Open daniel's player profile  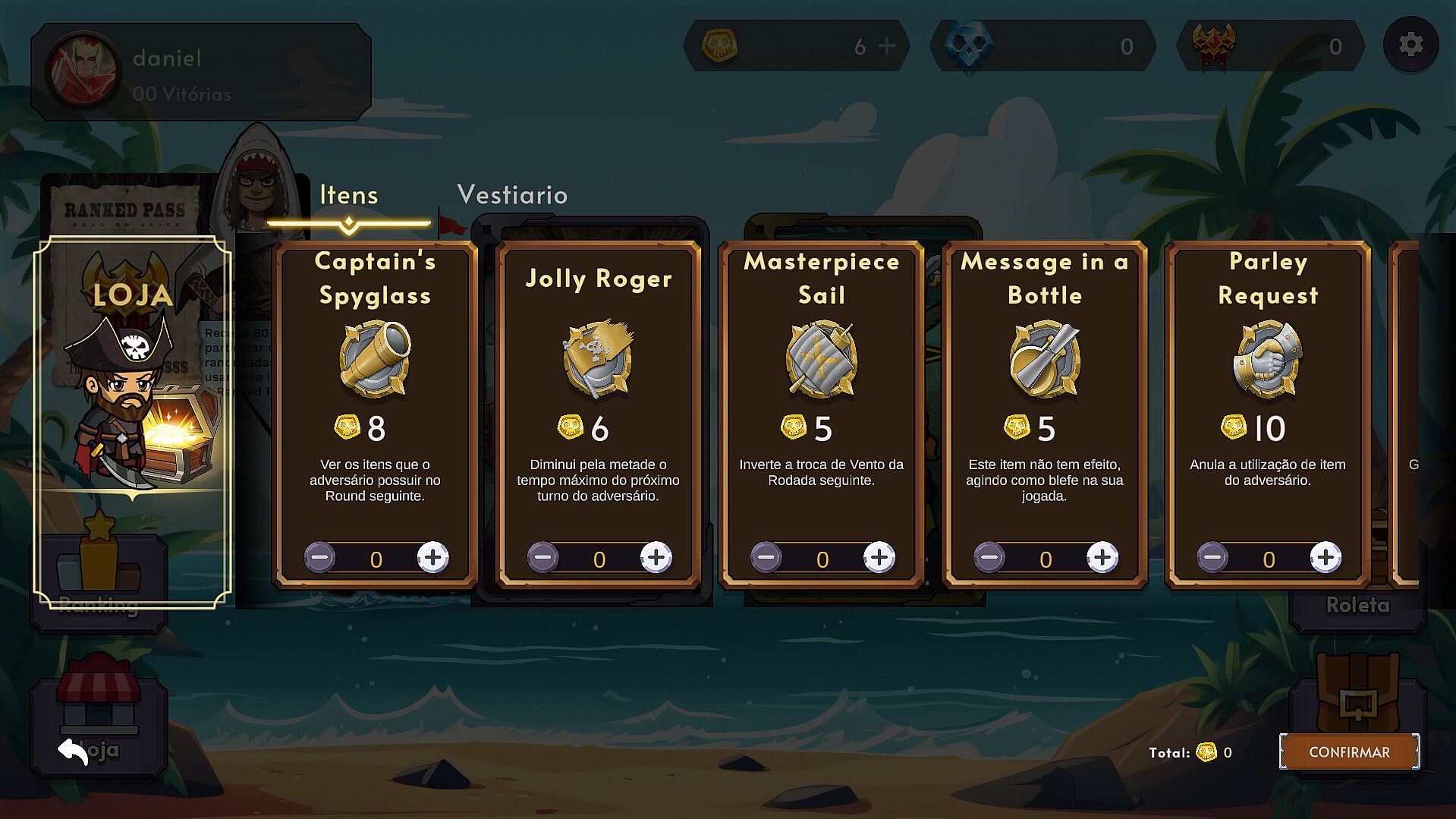(x=201, y=73)
